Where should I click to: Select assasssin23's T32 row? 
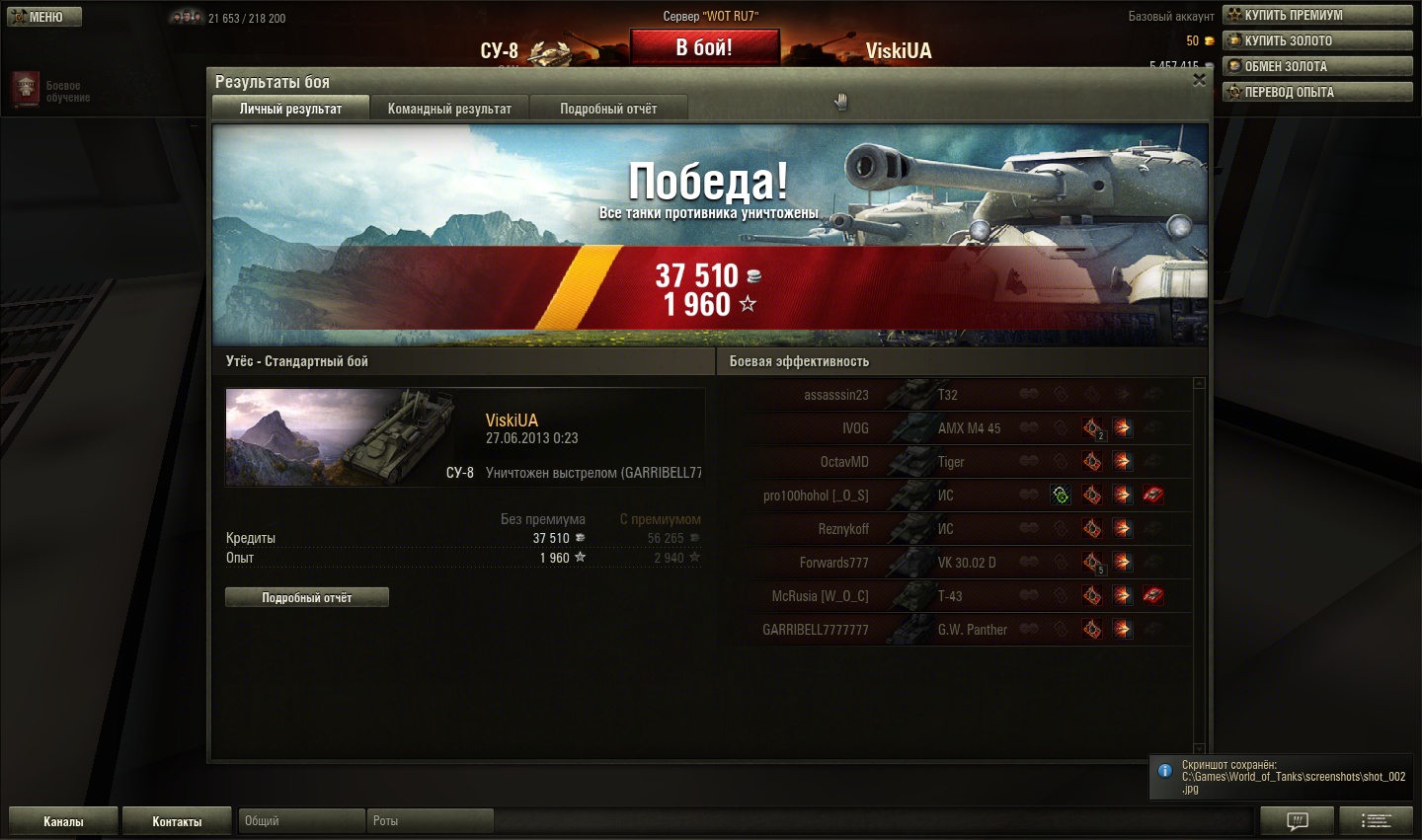(x=889, y=395)
